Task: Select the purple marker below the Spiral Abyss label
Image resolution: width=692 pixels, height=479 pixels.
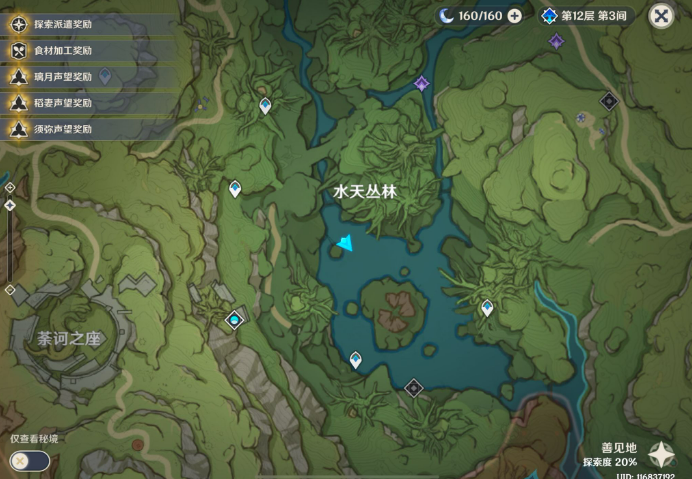Action: click(556, 41)
